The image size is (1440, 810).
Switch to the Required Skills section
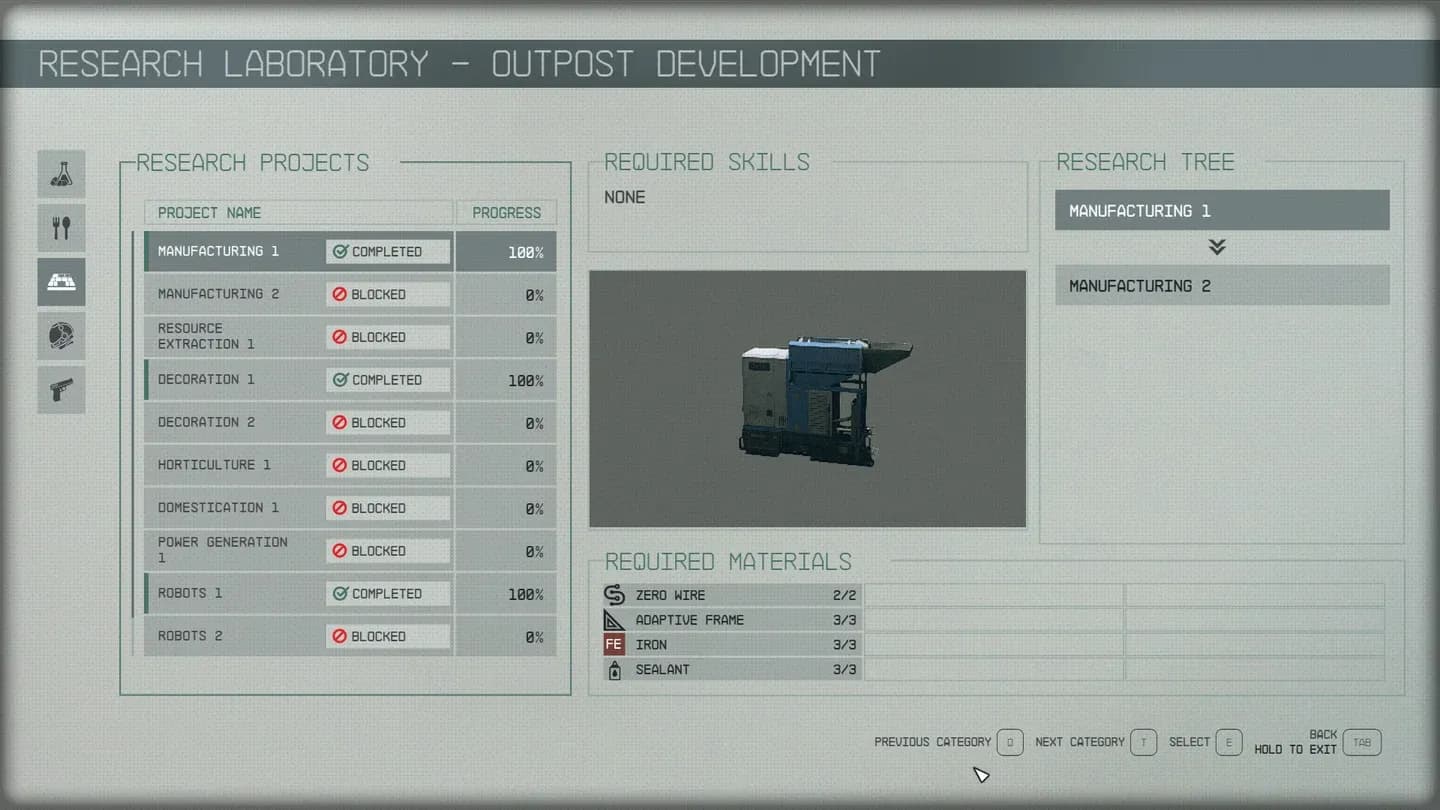click(x=705, y=162)
